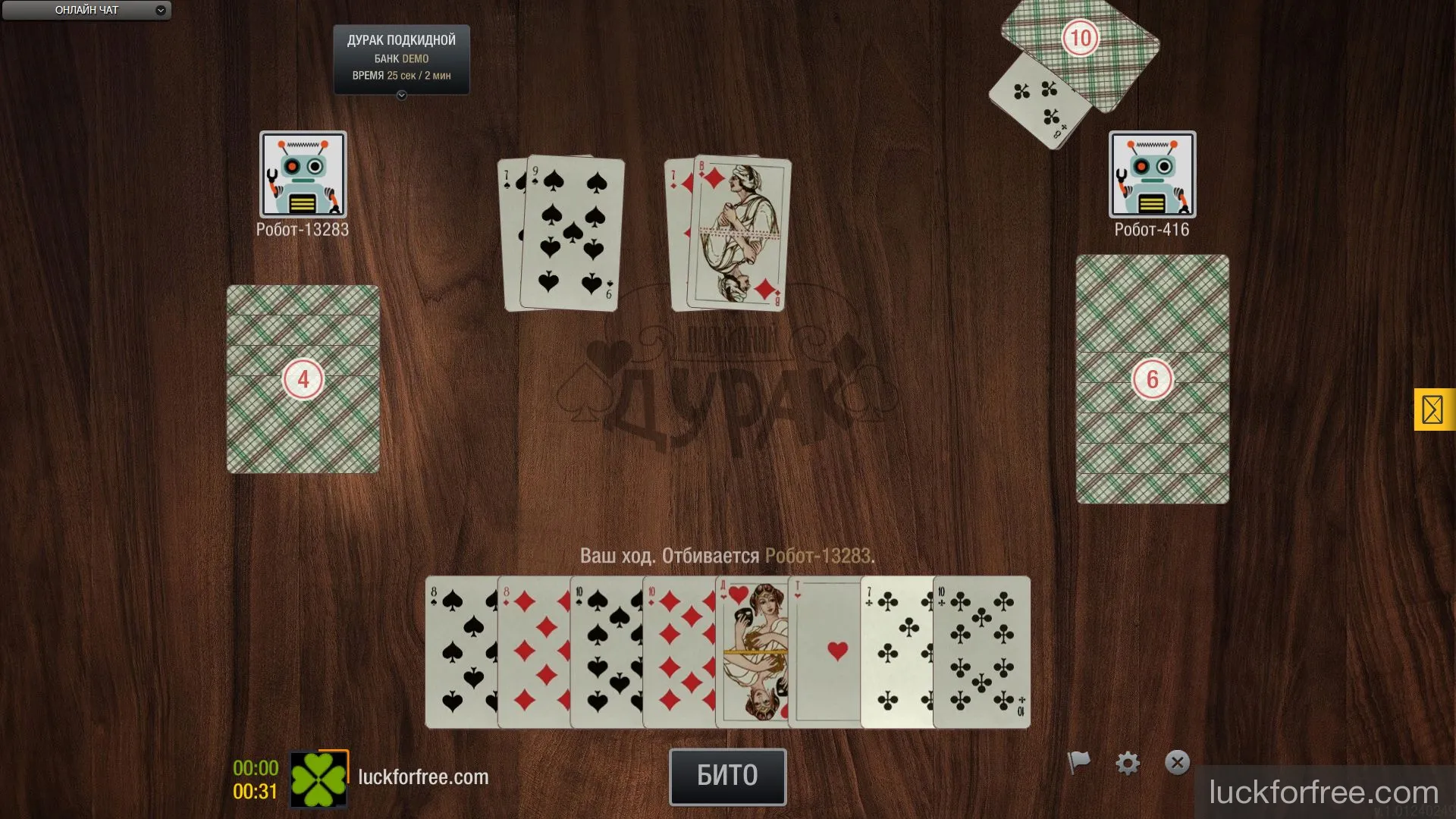Play the queen of hearts card
This screenshot has height=819, width=1456.
pyautogui.click(x=752, y=652)
